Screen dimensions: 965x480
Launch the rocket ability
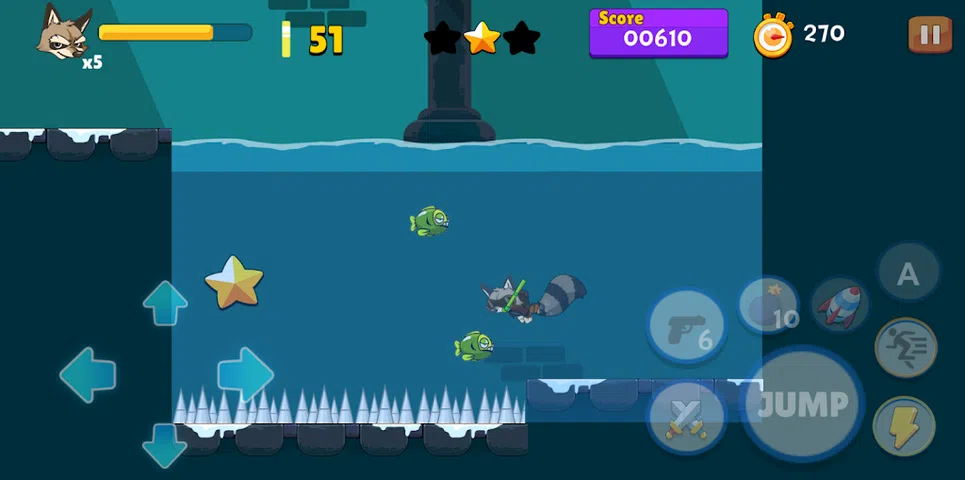[838, 305]
